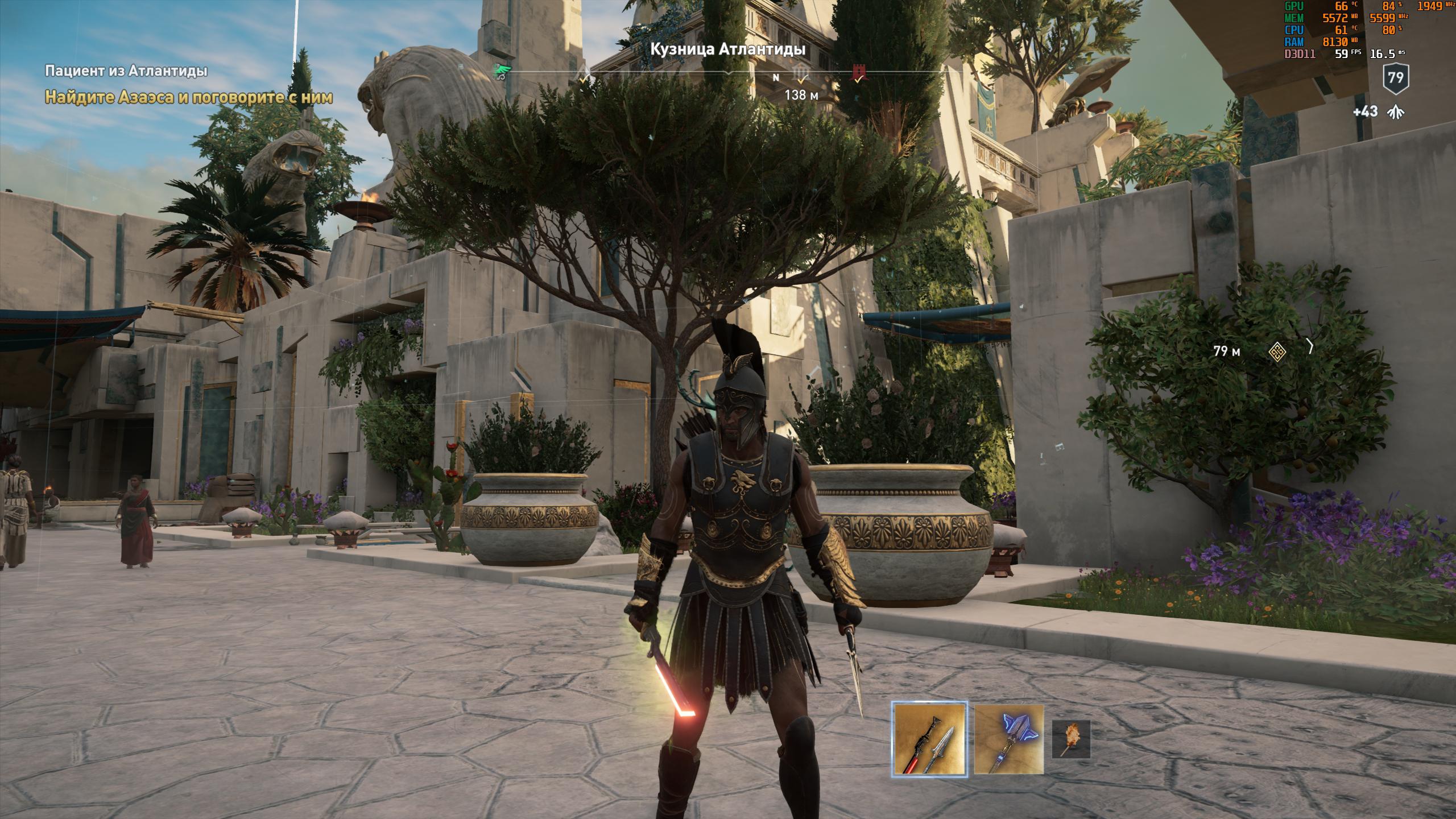This screenshot has width=1456, height=819.
Task: Click the diamond quest marker showing 79 м
Action: (1277, 352)
